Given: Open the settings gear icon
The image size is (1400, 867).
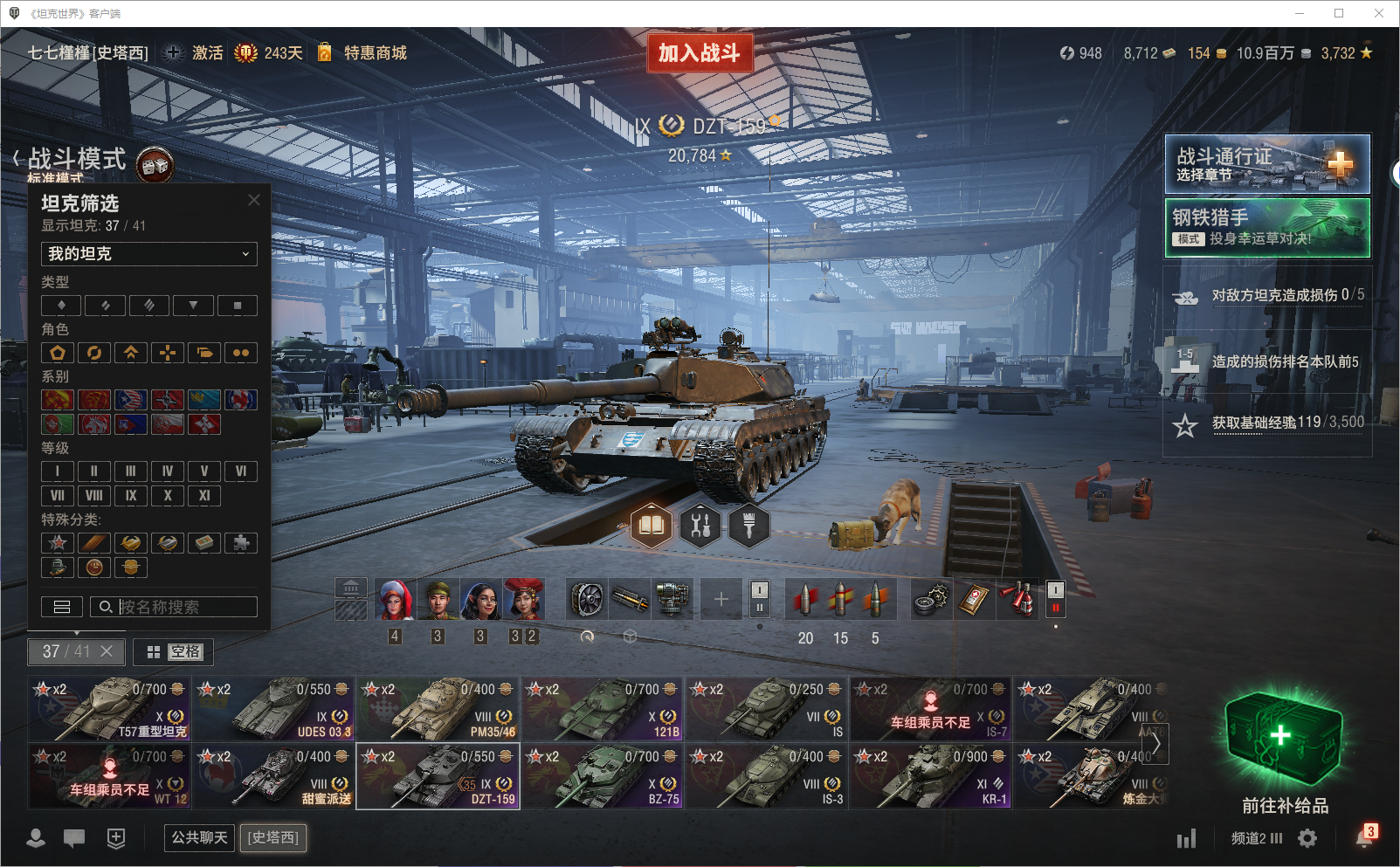Looking at the screenshot, I should click(1307, 838).
